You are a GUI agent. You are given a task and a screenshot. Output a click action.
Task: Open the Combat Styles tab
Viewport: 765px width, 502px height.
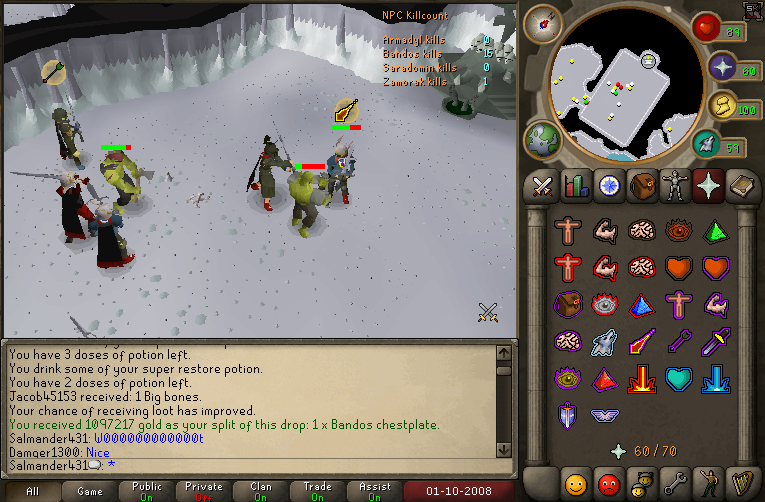(543, 185)
